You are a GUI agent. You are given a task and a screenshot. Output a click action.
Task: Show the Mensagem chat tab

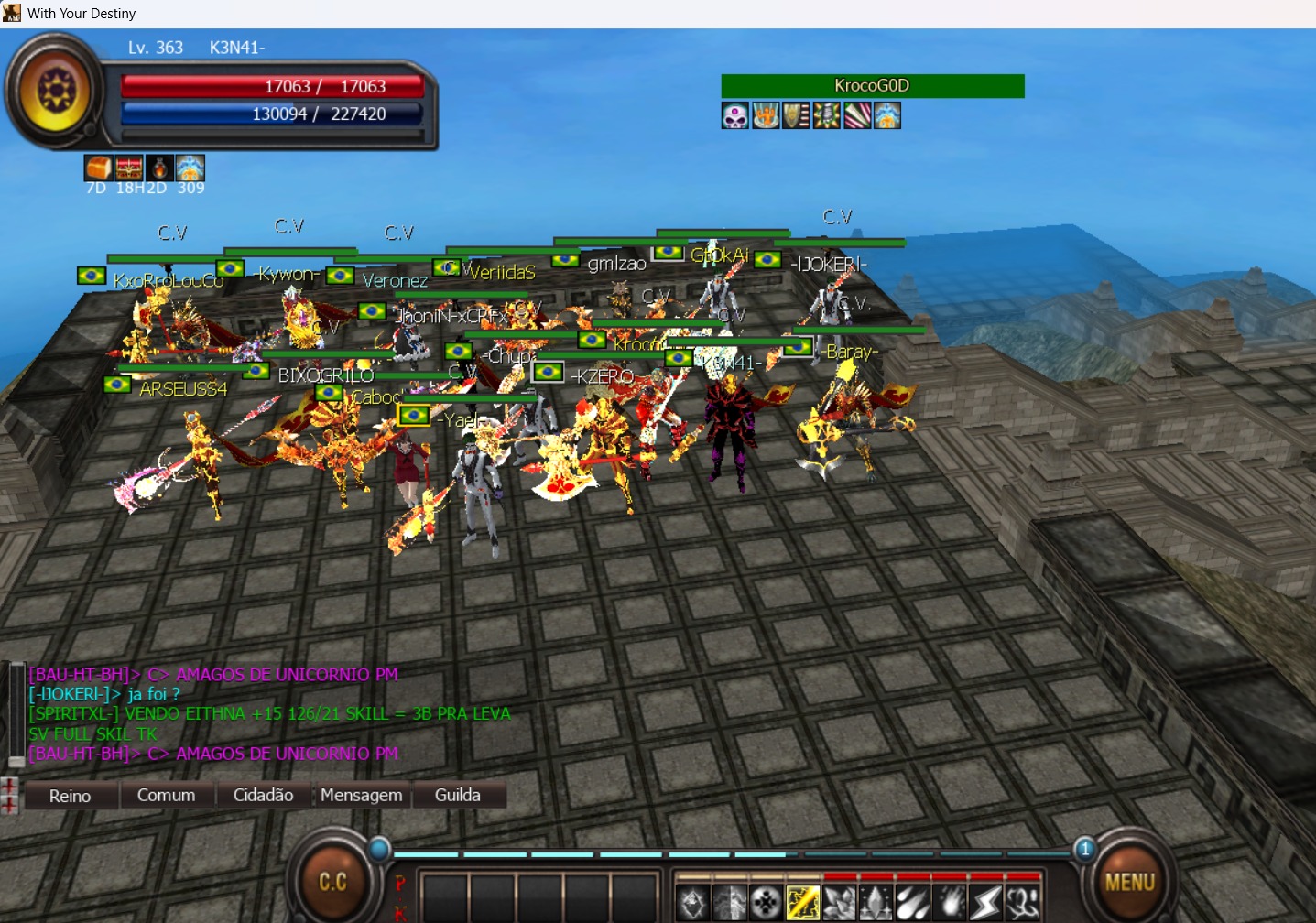(361, 796)
